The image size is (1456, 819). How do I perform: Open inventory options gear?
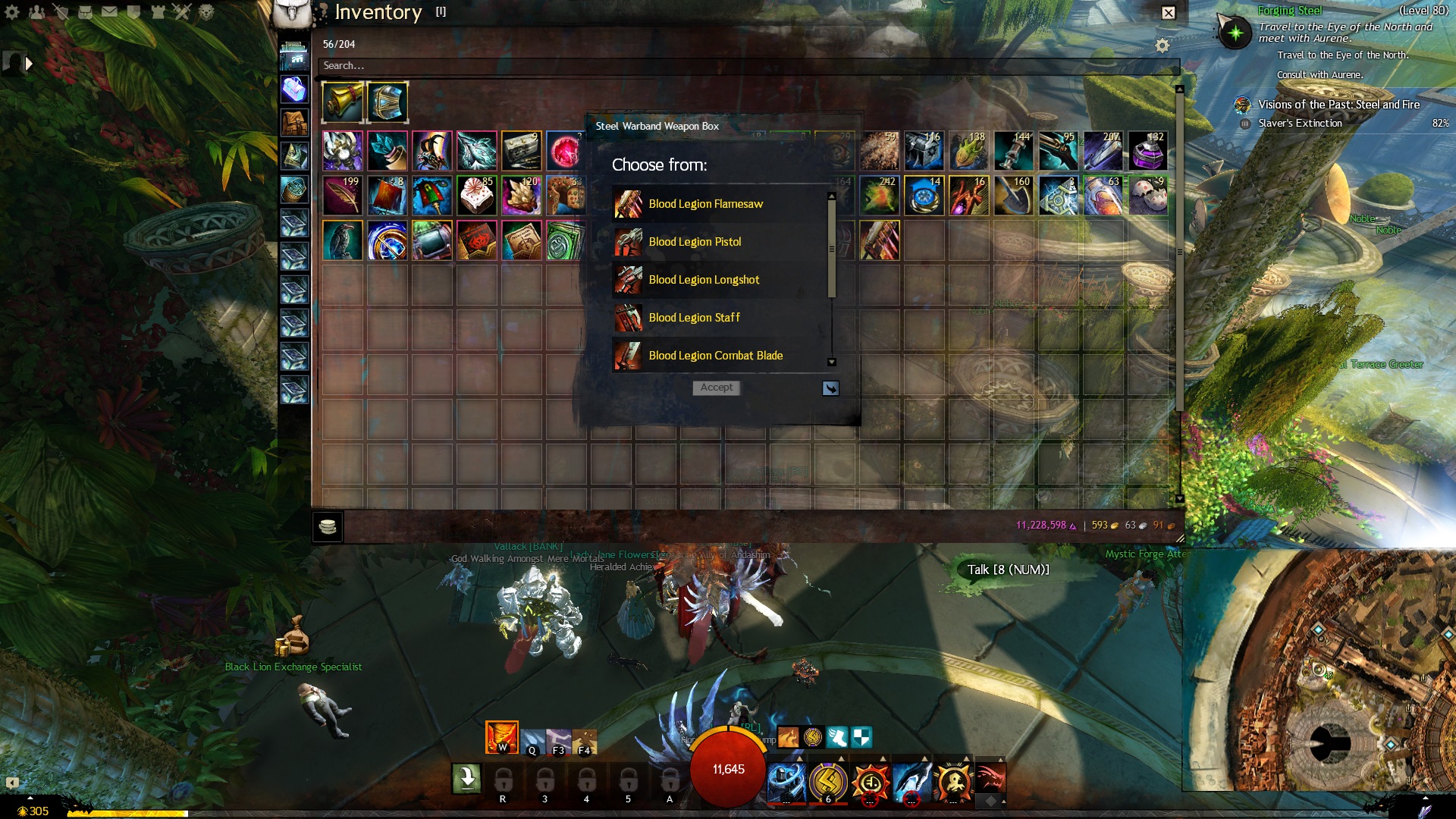point(1162,46)
